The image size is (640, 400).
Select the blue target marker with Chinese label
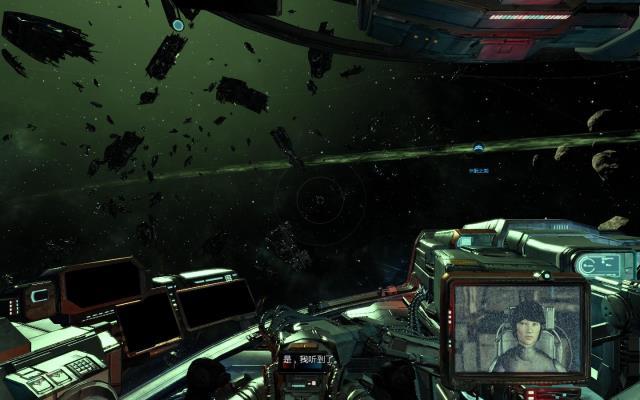point(479,149)
